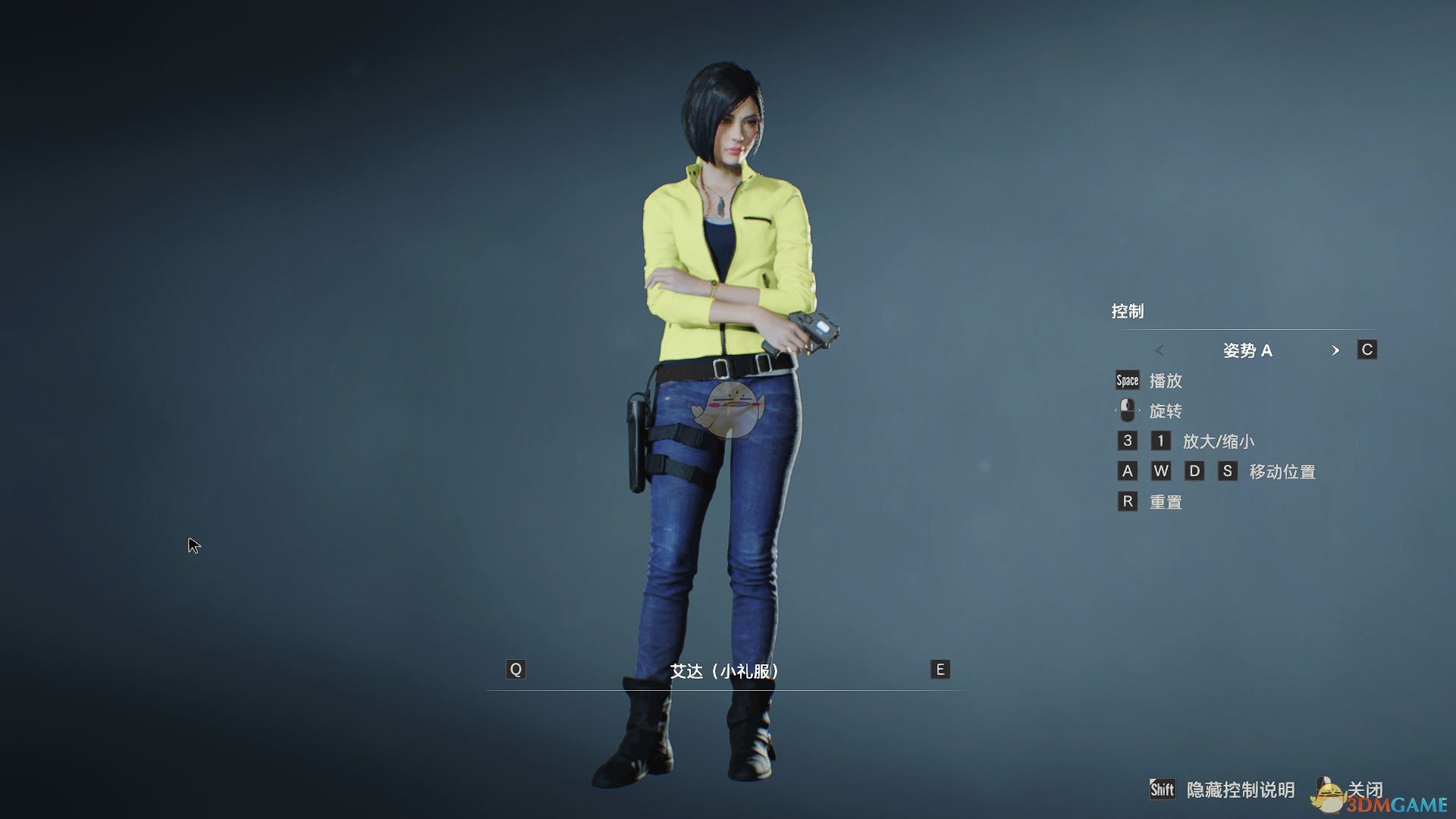Select the 1 key icon to zoom out
1456x819 pixels.
[x=1162, y=441]
